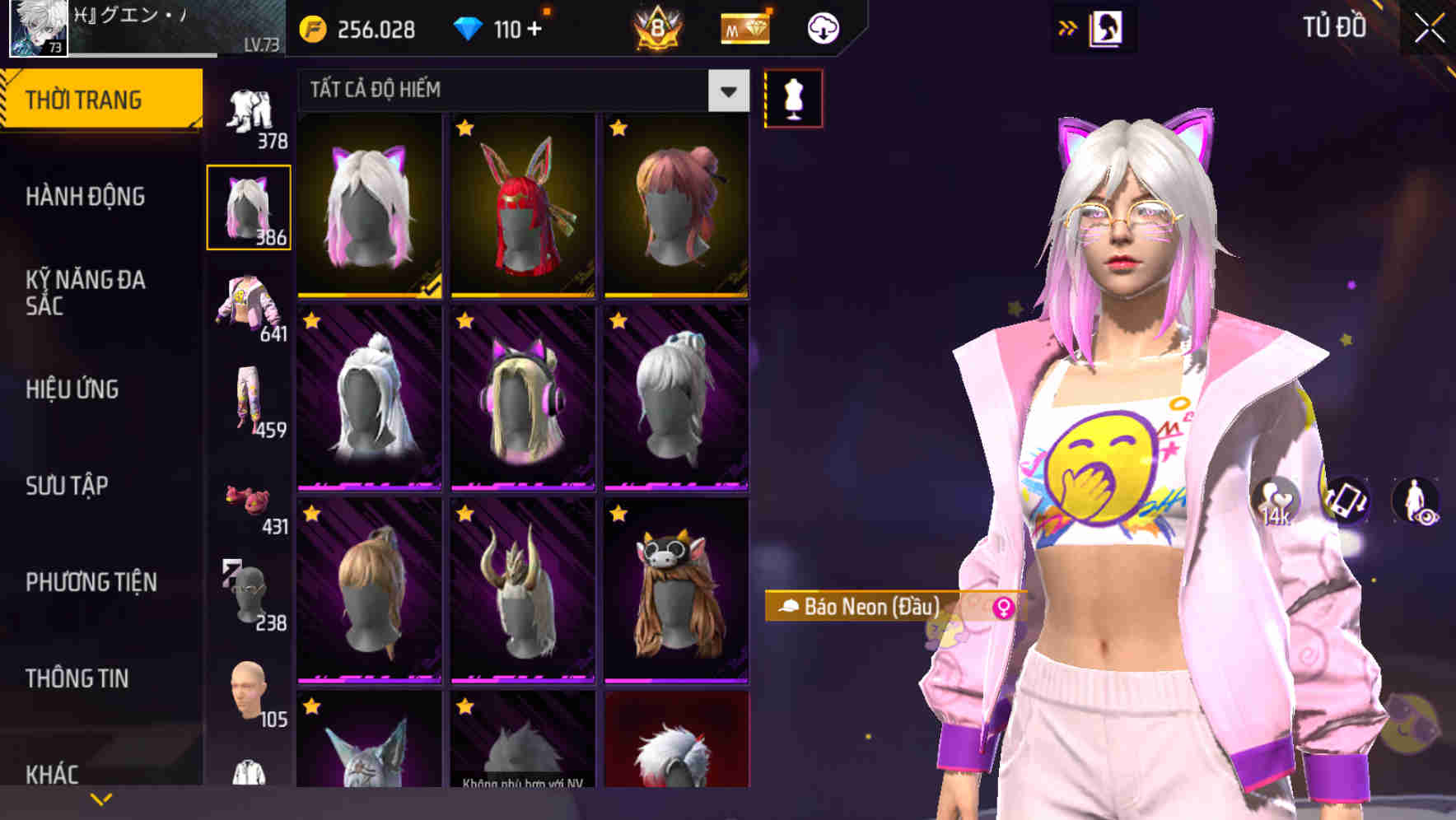
Task: Open the SƯU TẬP tab
Action: tap(66, 487)
